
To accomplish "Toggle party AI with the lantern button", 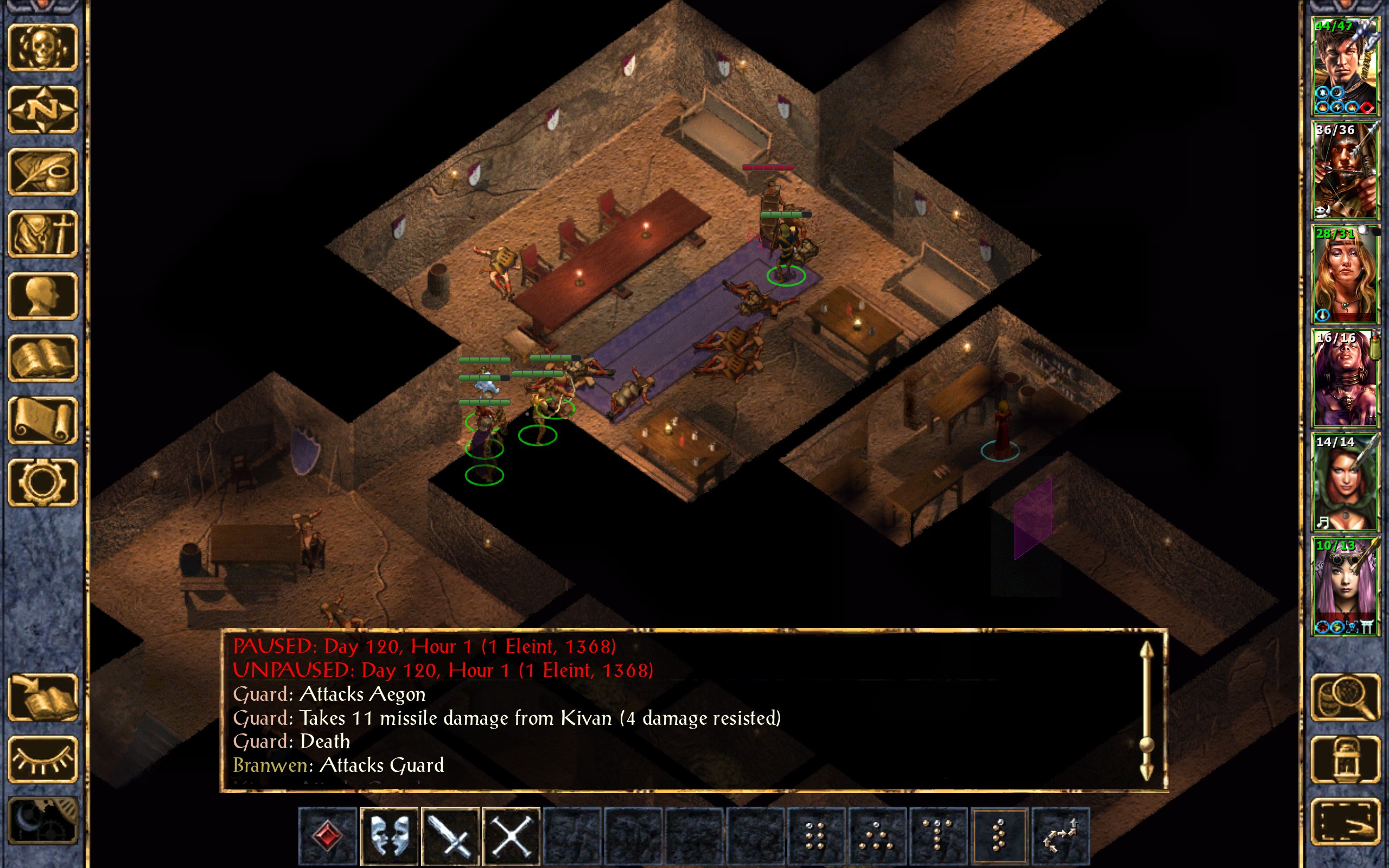I will coord(1346,759).
